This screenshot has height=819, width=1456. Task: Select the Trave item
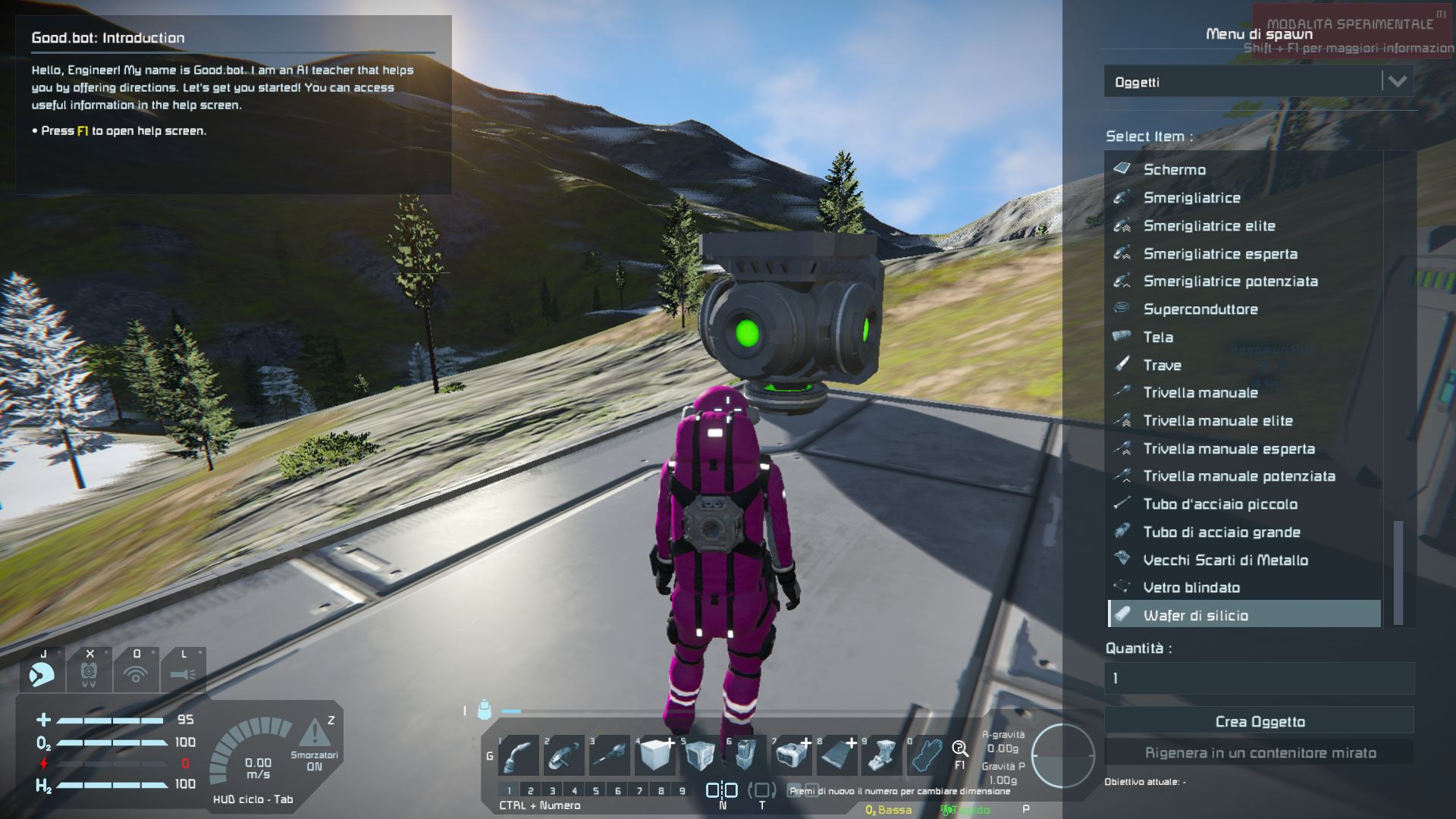click(1162, 366)
